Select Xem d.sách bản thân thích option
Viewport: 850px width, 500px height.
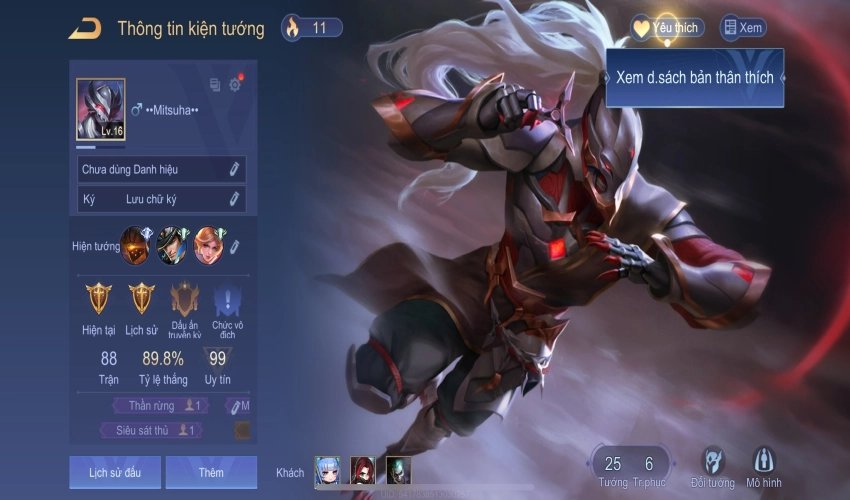[x=694, y=77]
